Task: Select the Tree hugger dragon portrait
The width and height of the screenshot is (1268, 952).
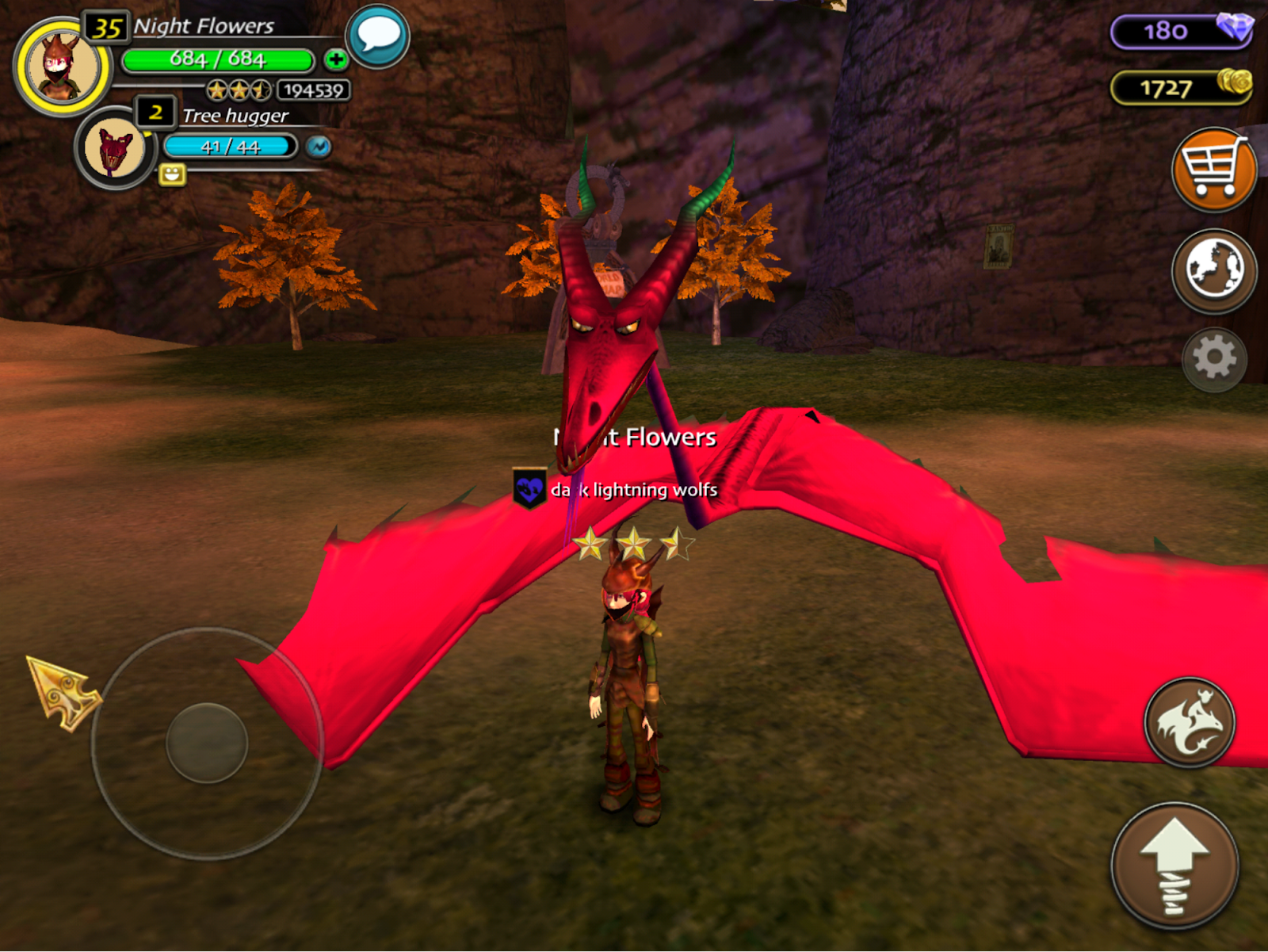Action: pyautogui.click(x=114, y=148)
